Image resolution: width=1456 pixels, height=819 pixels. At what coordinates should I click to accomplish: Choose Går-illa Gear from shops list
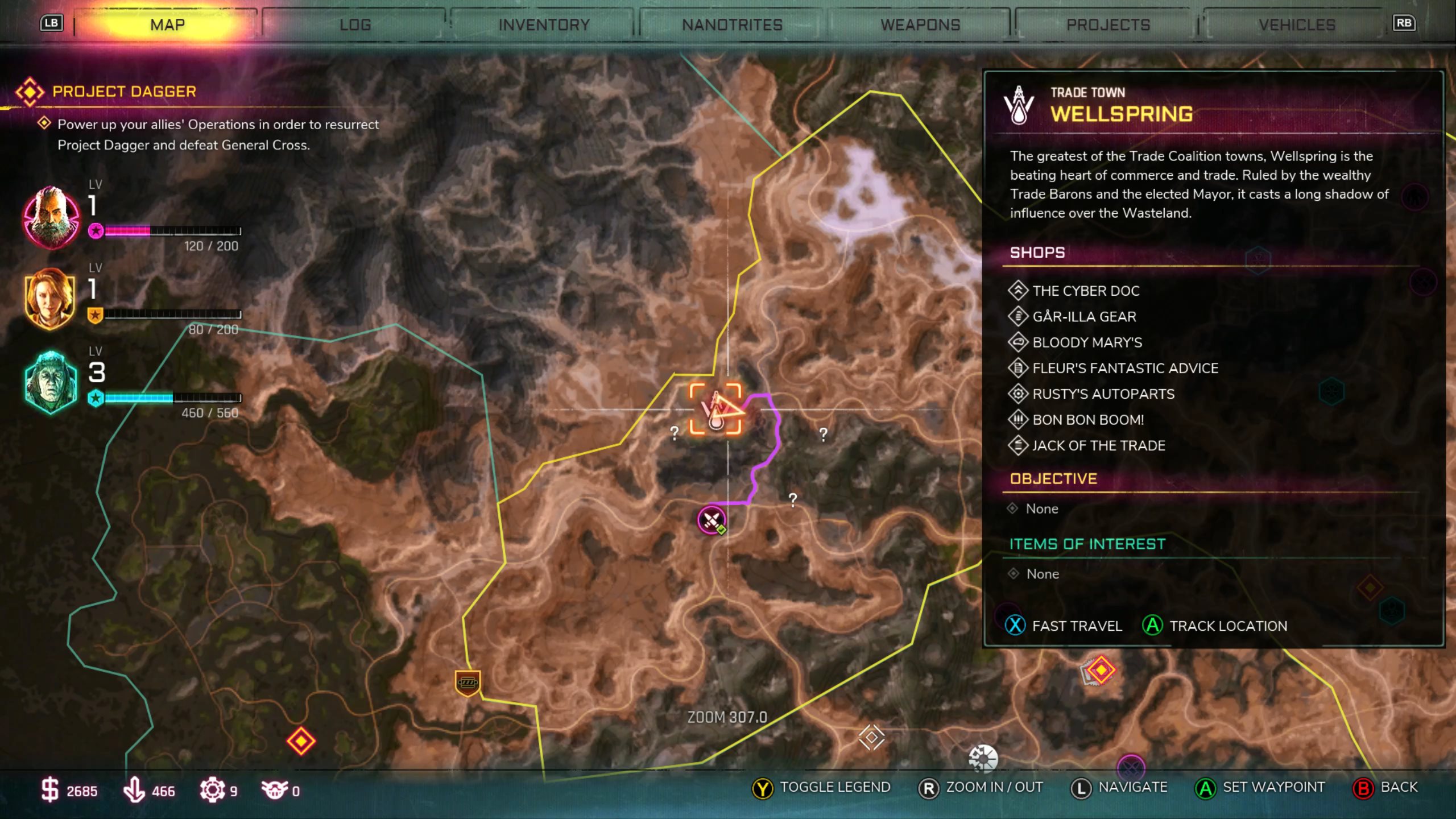pyautogui.click(x=1083, y=317)
